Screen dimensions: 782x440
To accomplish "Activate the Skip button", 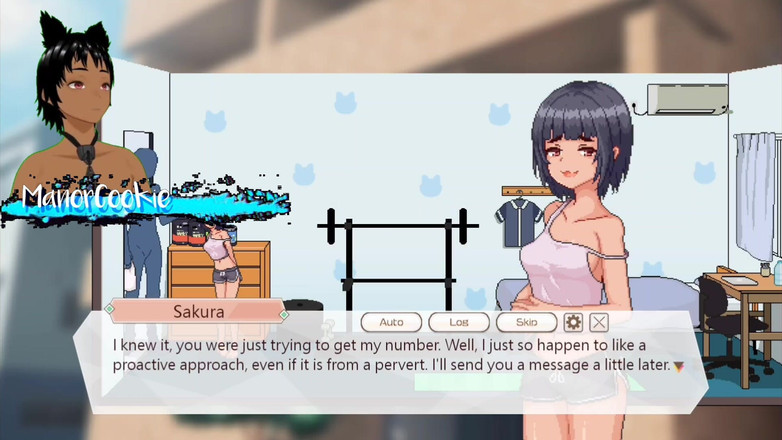I will click(x=526, y=322).
